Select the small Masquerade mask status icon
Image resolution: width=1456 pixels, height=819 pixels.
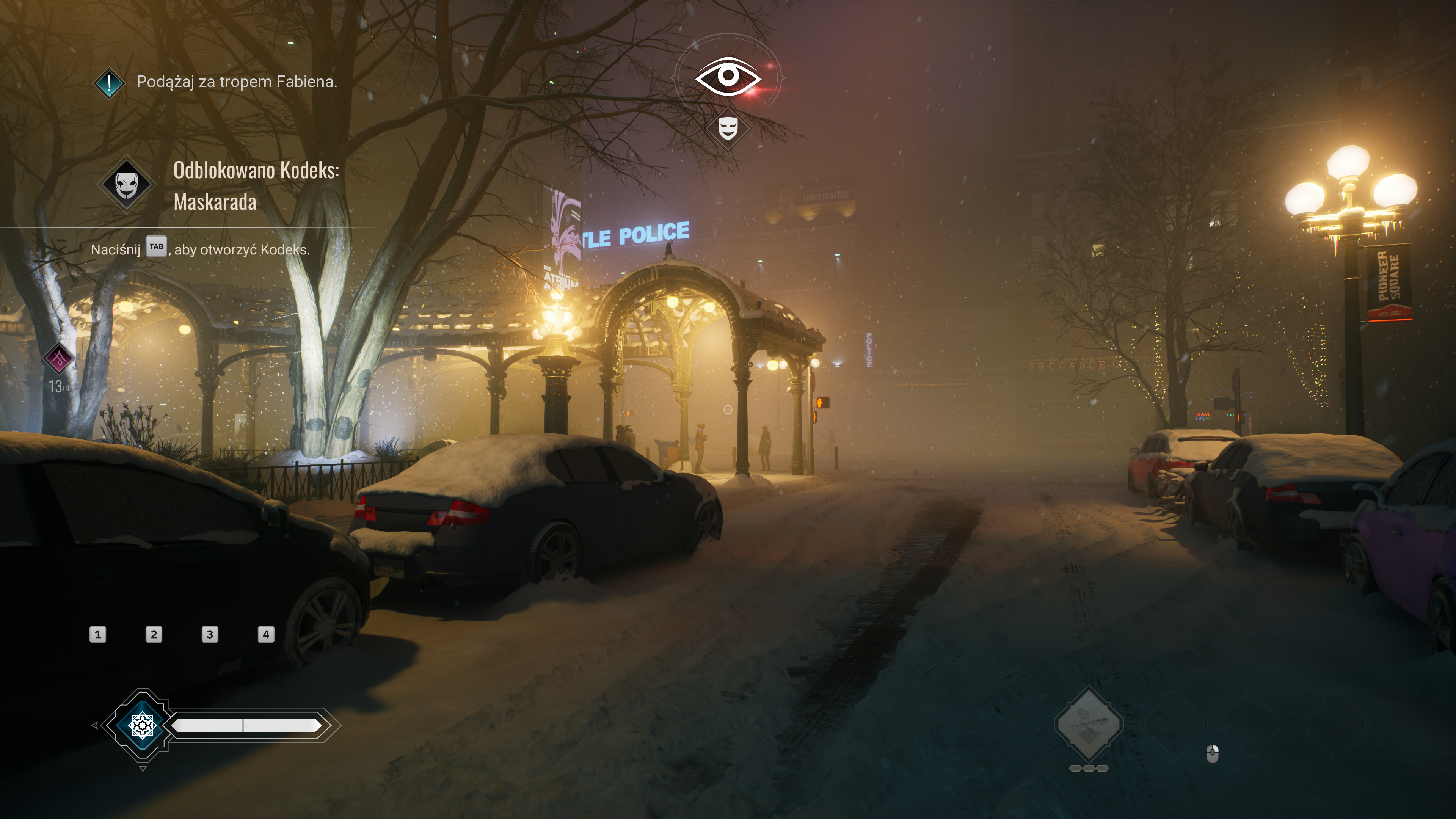[x=728, y=128]
